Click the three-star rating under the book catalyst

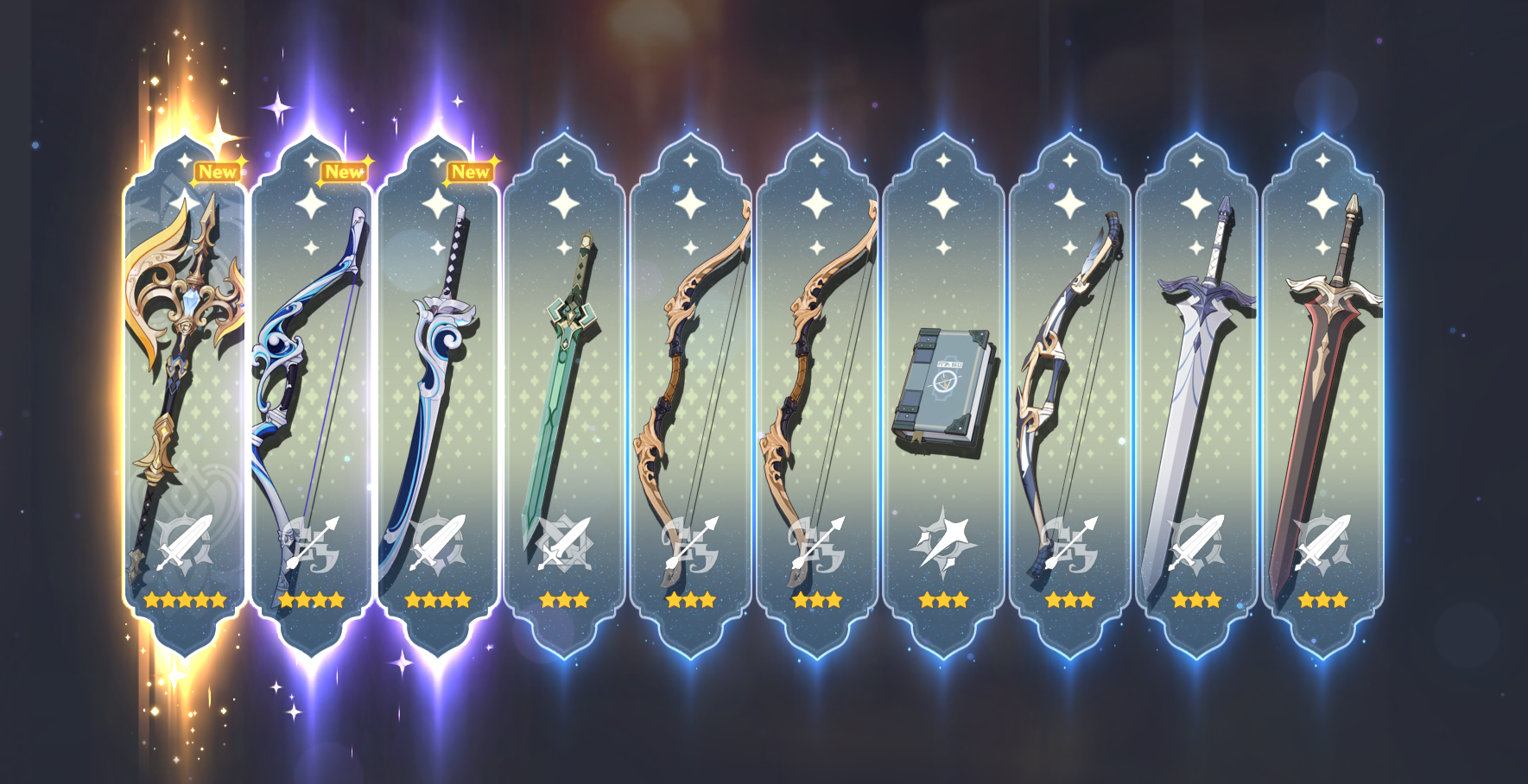point(943,600)
